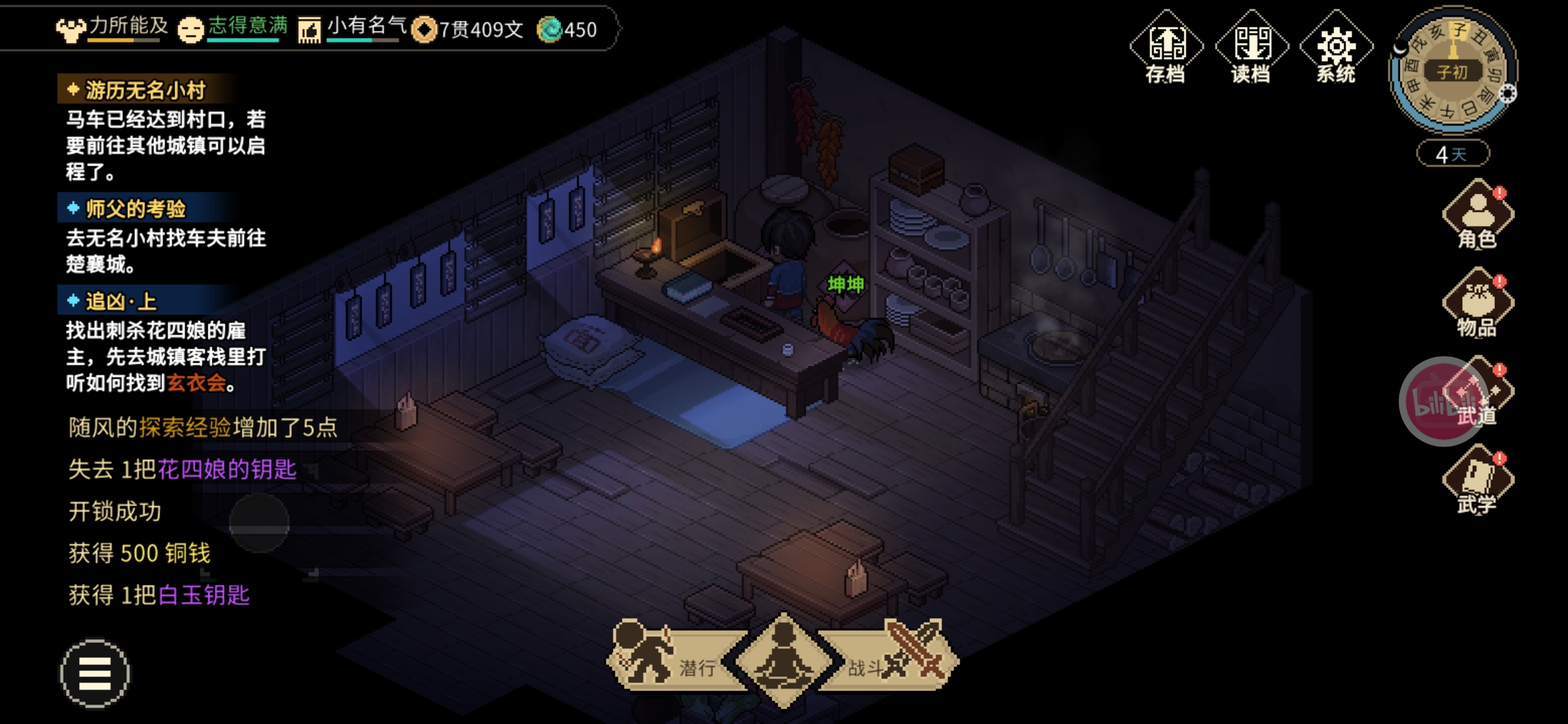1568x724 pixels.
Task: Open the 读档 load menu
Action: 1251,48
